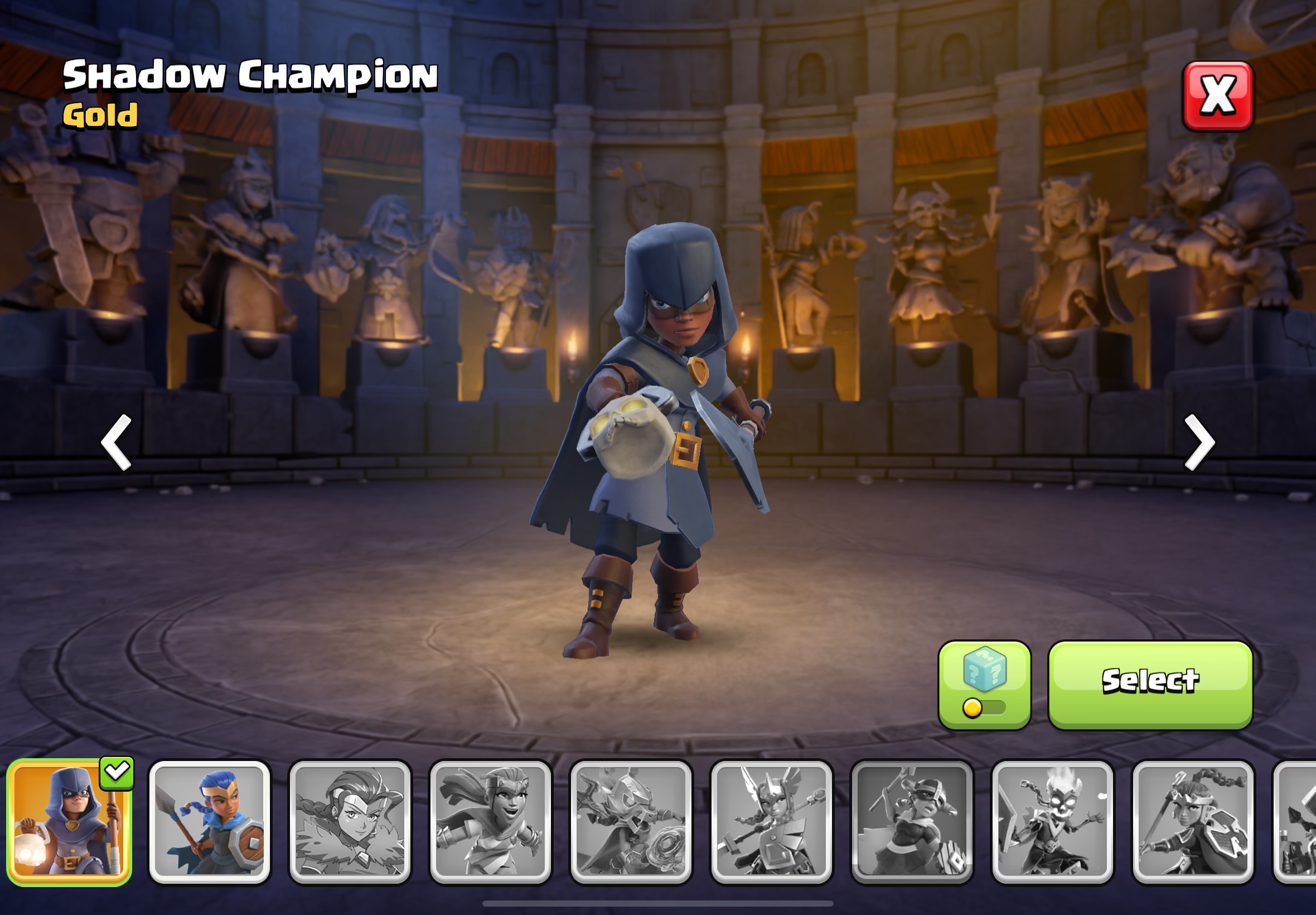Pick the blue-haired default Champion thumbnail

(x=210, y=821)
